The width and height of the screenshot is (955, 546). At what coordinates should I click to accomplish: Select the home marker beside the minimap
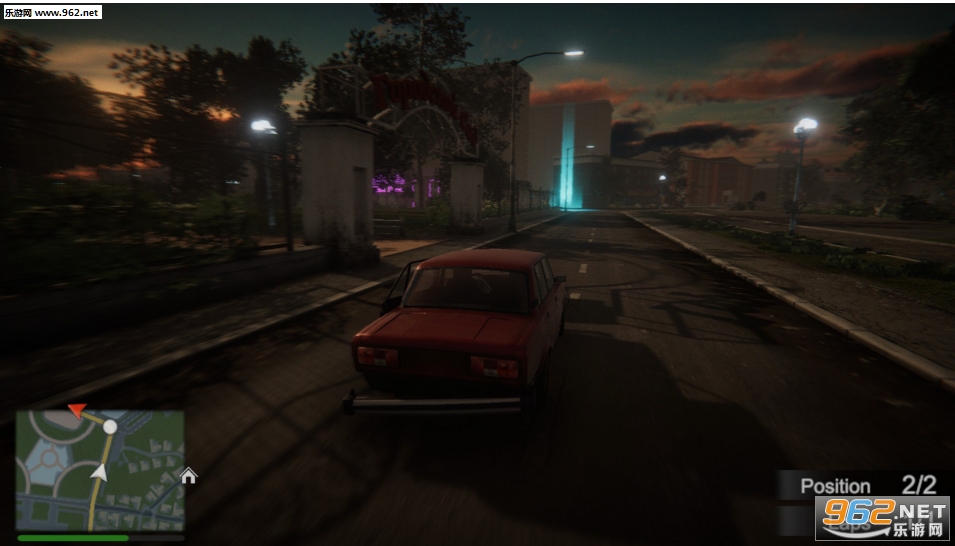(x=189, y=475)
